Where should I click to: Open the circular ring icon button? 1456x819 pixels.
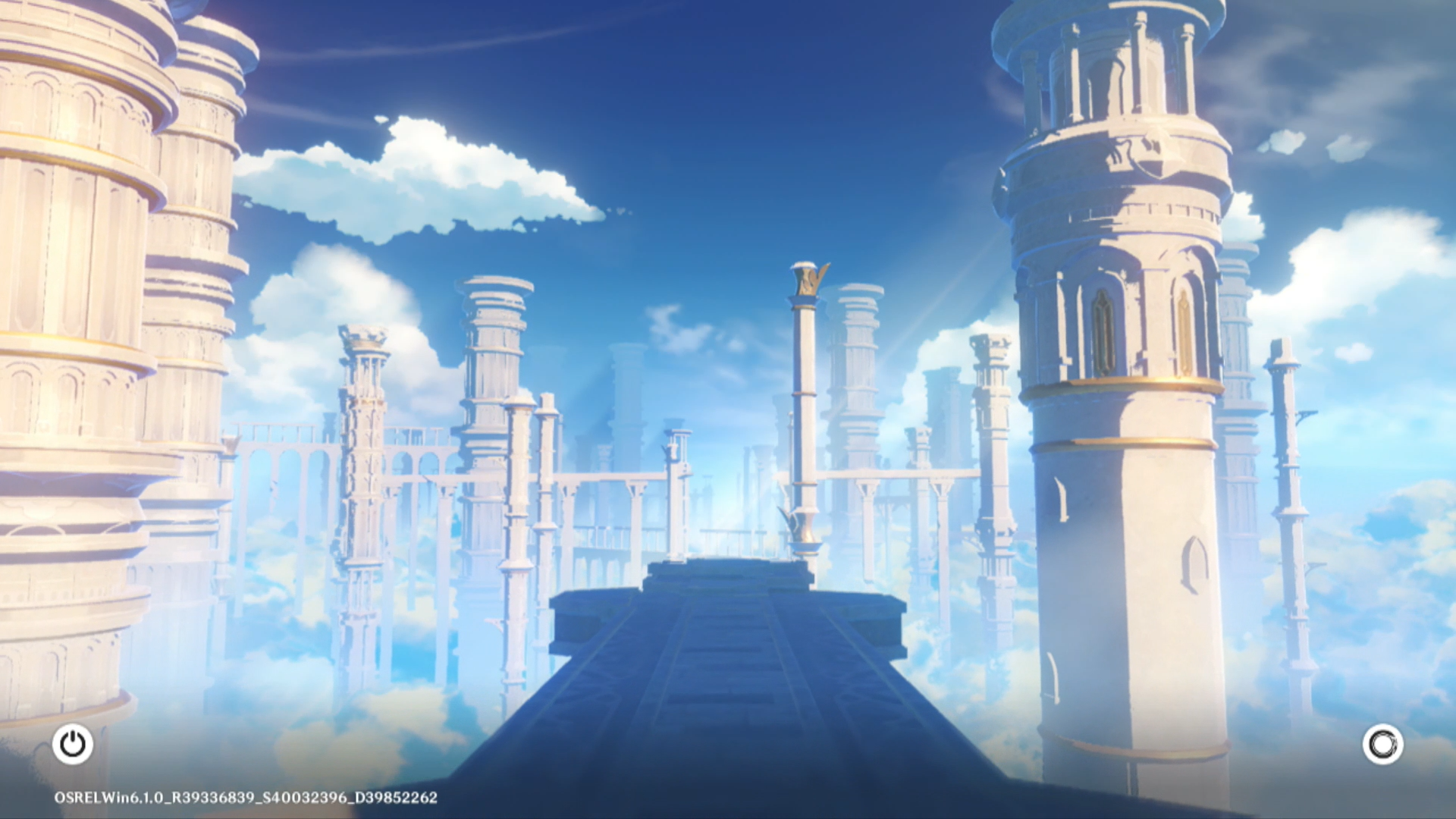[1382, 744]
